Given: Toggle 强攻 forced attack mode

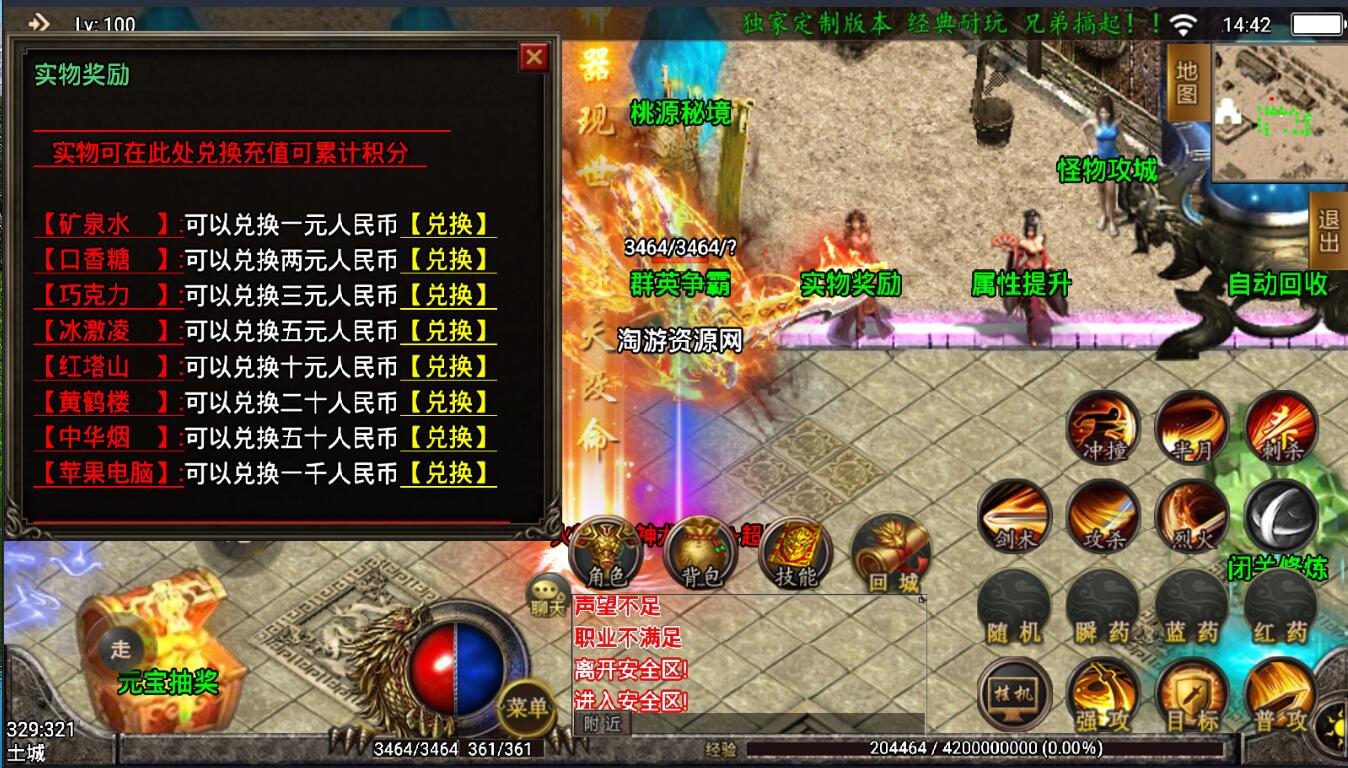Looking at the screenshot, I should click(x=1101, y=695).
